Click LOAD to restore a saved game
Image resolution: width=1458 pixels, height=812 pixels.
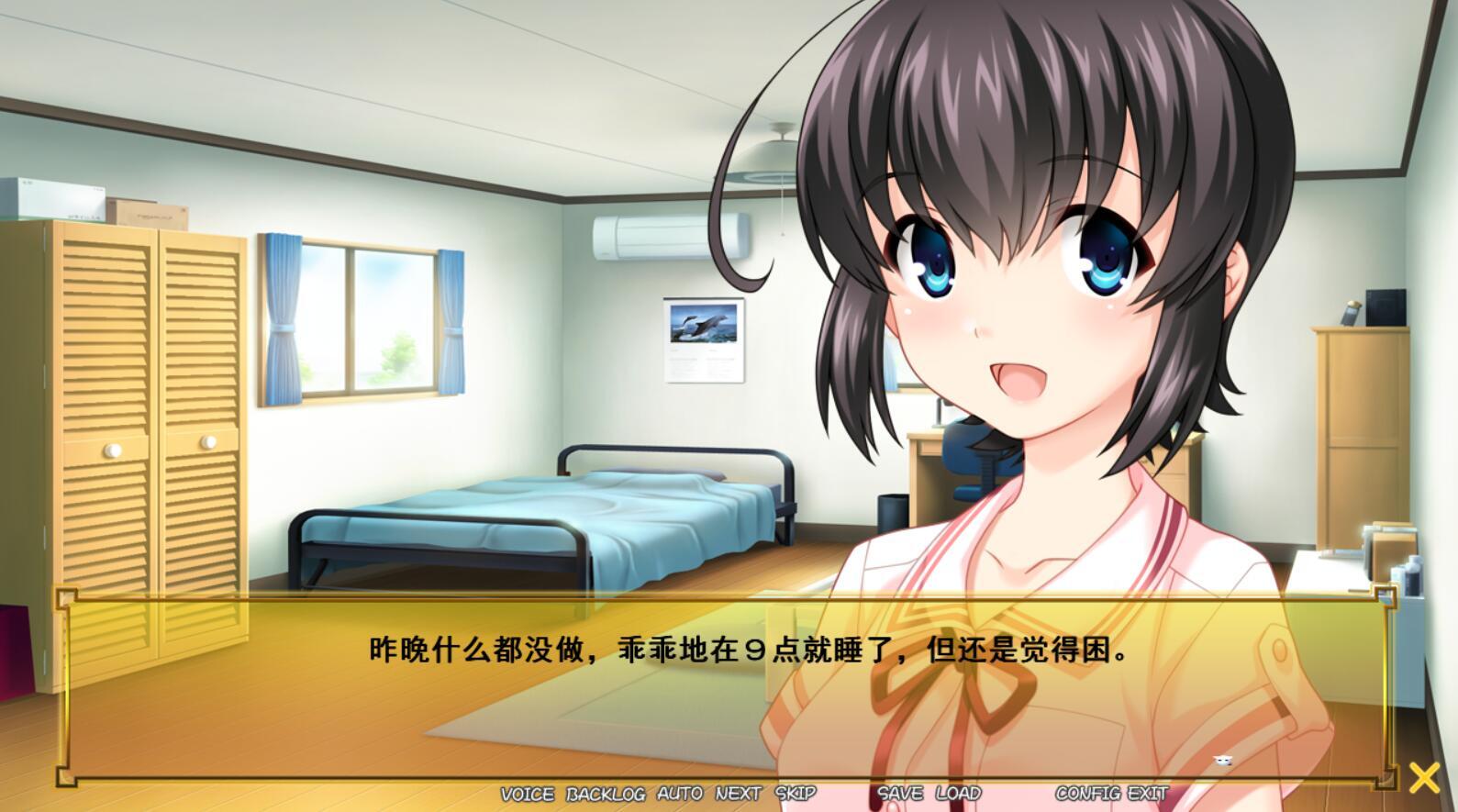click(x=959, y=793)
